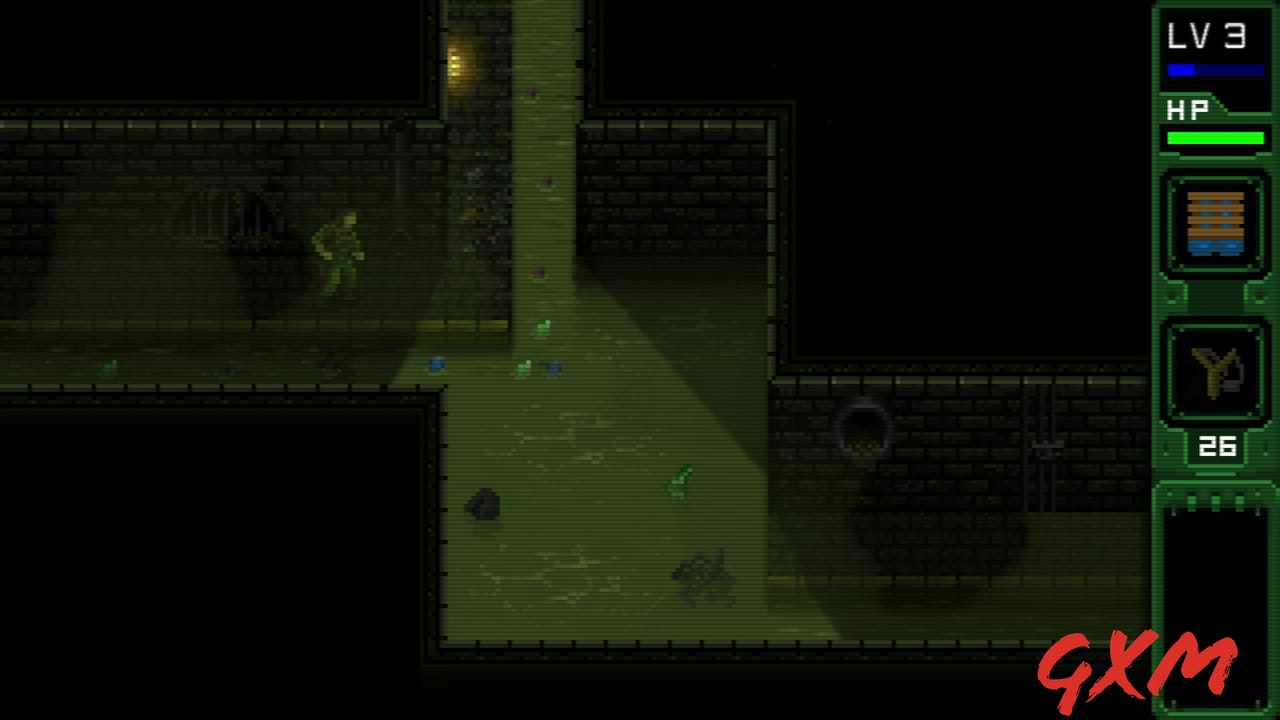Viewport: 1280px width, 720px height.
Task: Click the blue gem on the ground
Action: click(x=437, y=366)
